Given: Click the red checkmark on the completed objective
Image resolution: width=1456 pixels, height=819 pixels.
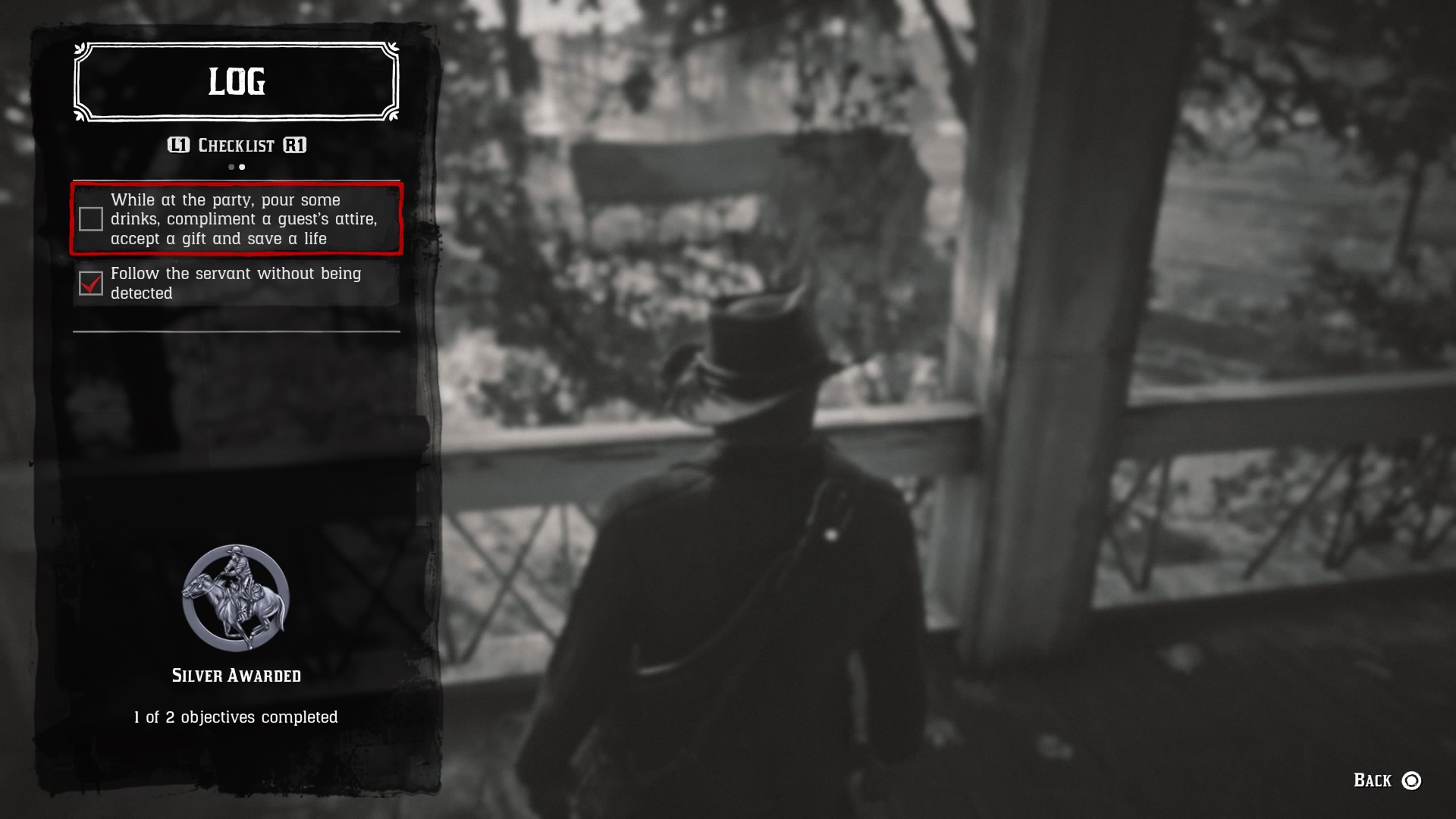Looking at the screenshot, I should pos(91,284).
